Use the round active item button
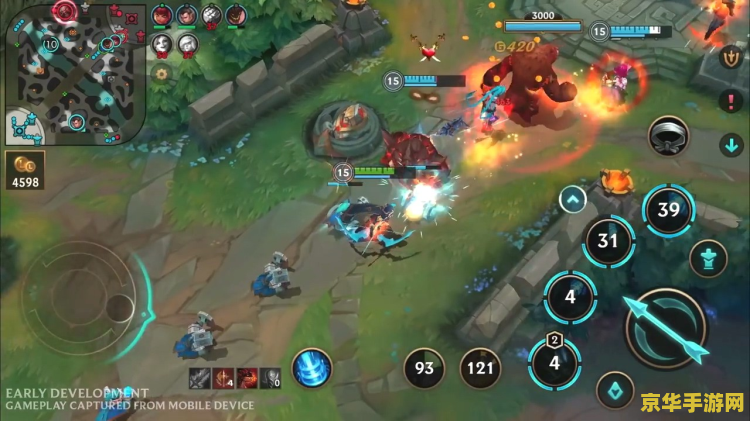The height and width of the screenshot is (421, 750). [x=668, y=136]
